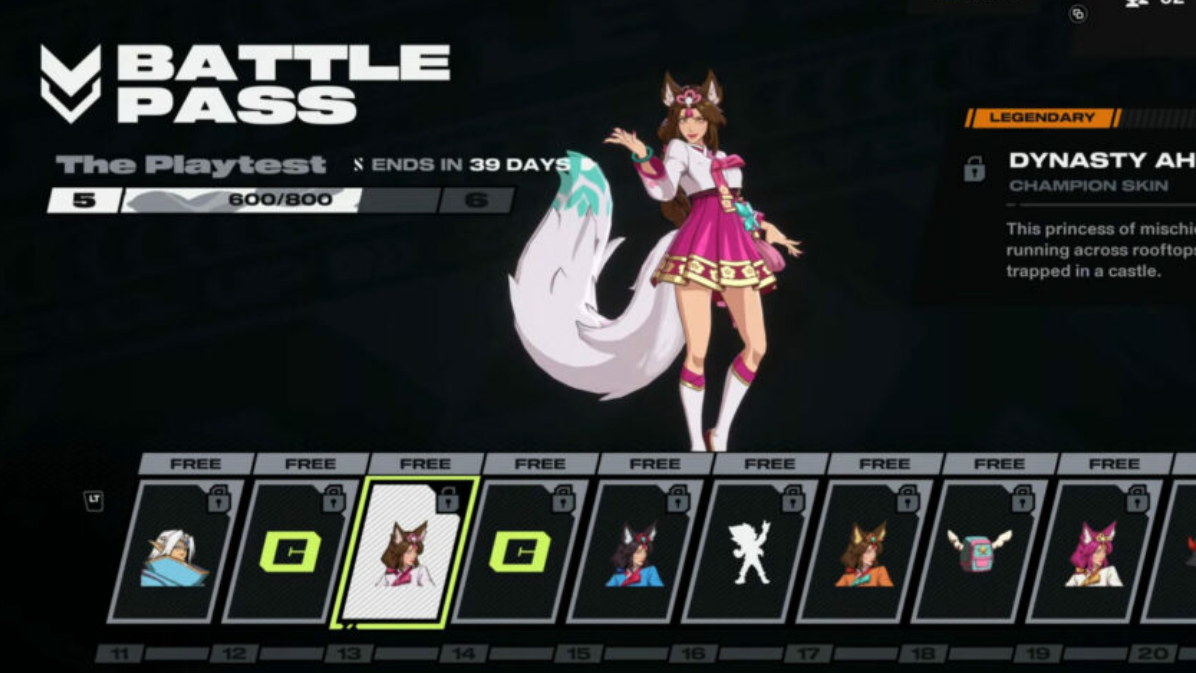
Task: Open the winged pink backpack reward tile
Action: click(x=980, y=552)
